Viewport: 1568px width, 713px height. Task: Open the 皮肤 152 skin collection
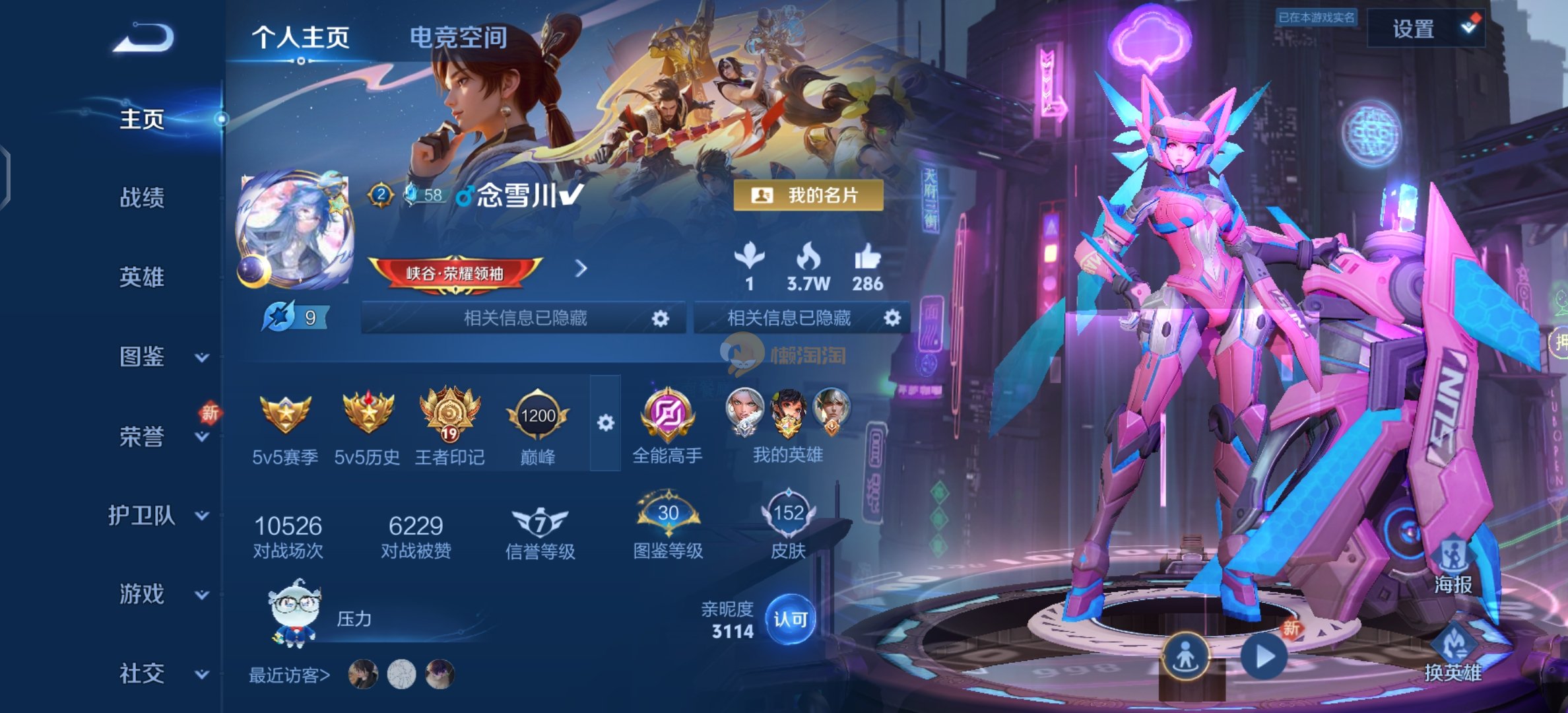(x=788, y=525)
